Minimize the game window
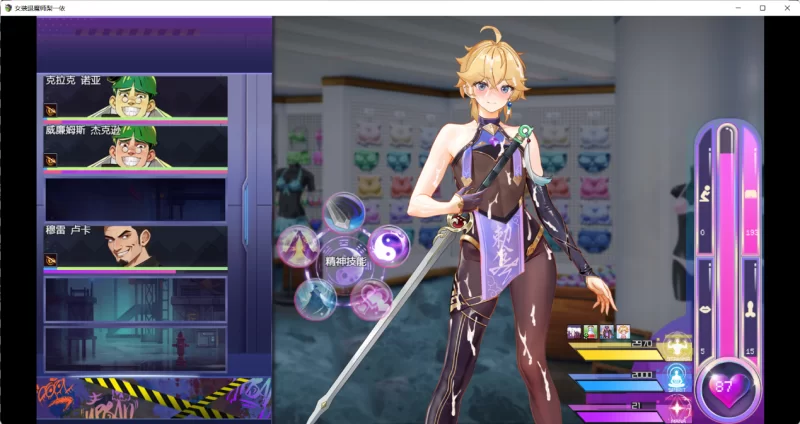Image resolution: width=800 pixels, height=424 pixels. click(737, 7)
